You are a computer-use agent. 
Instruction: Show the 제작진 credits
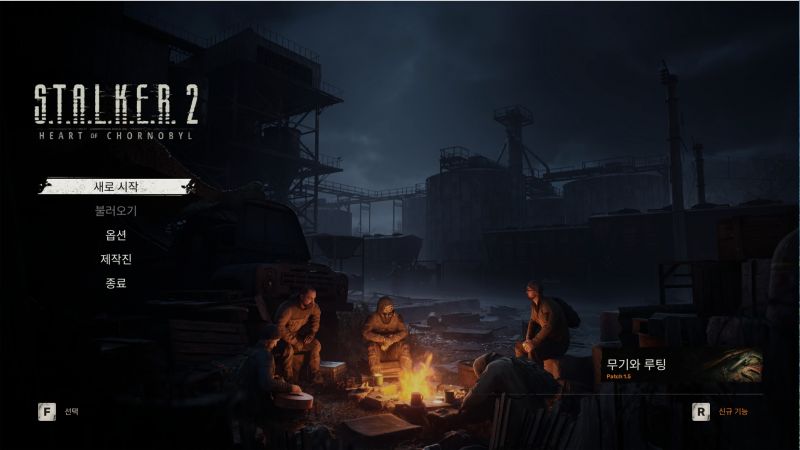click(x=116, y=259)
